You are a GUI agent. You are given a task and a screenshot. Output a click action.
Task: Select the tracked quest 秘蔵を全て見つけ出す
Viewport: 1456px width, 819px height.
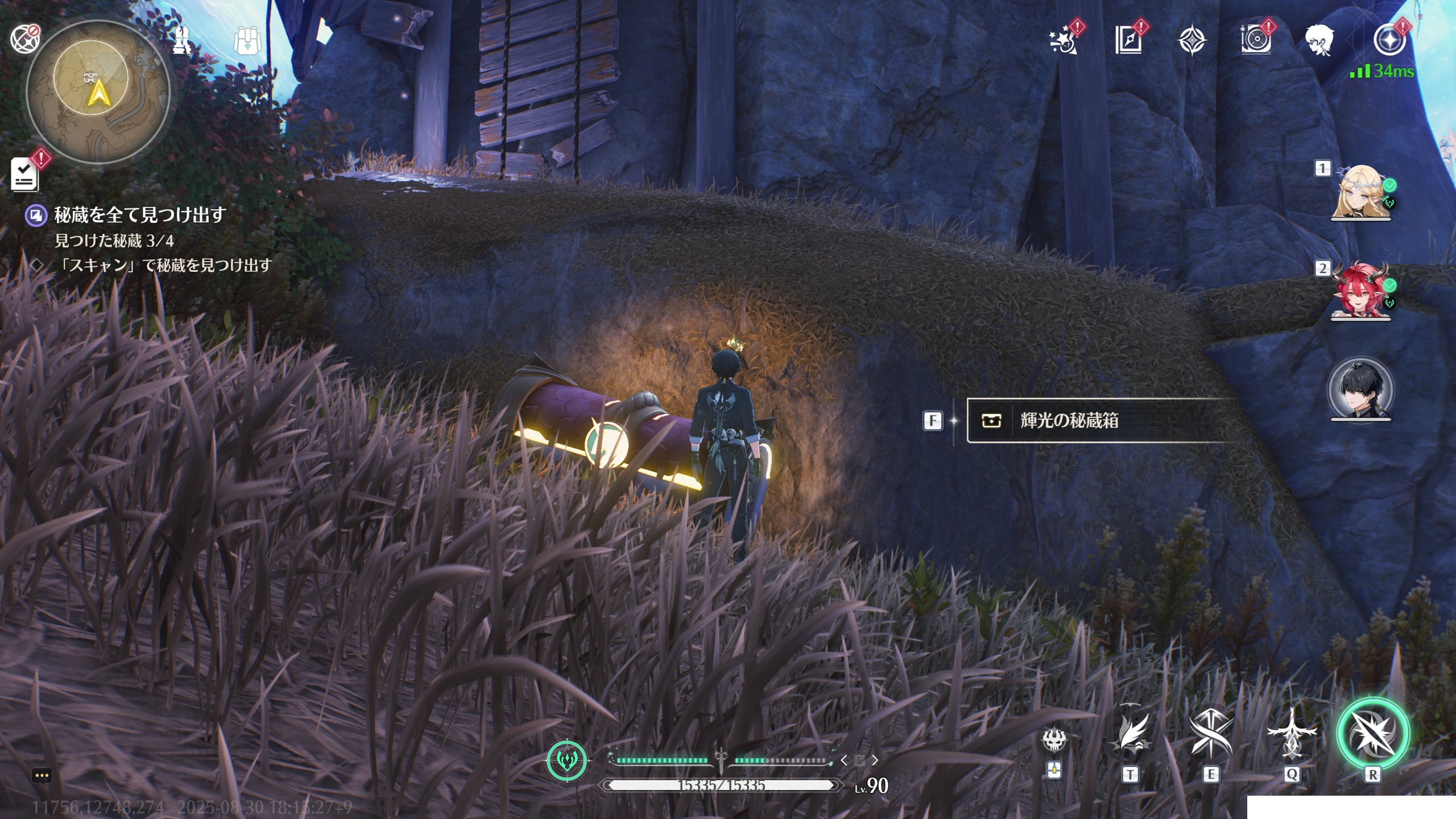coord(139,215)
